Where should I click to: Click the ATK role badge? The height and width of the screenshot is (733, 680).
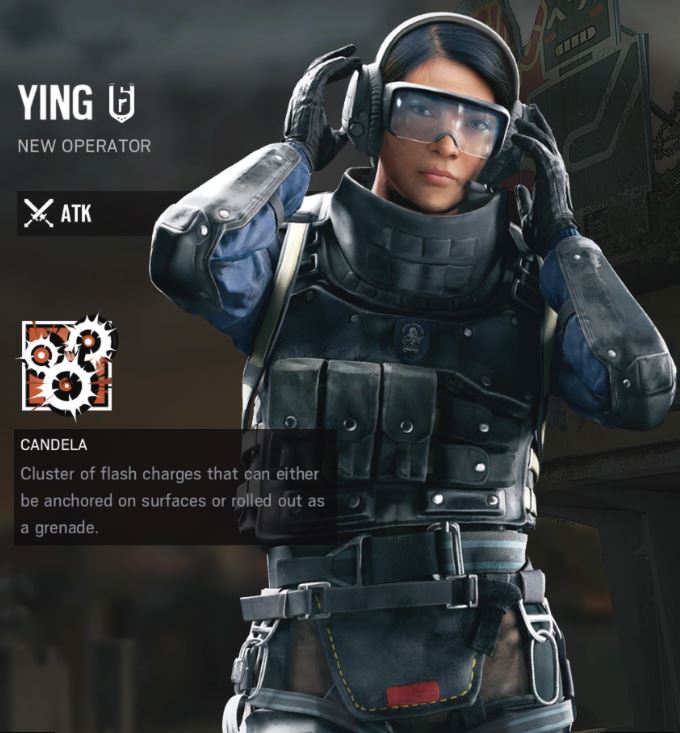(58, 212)
